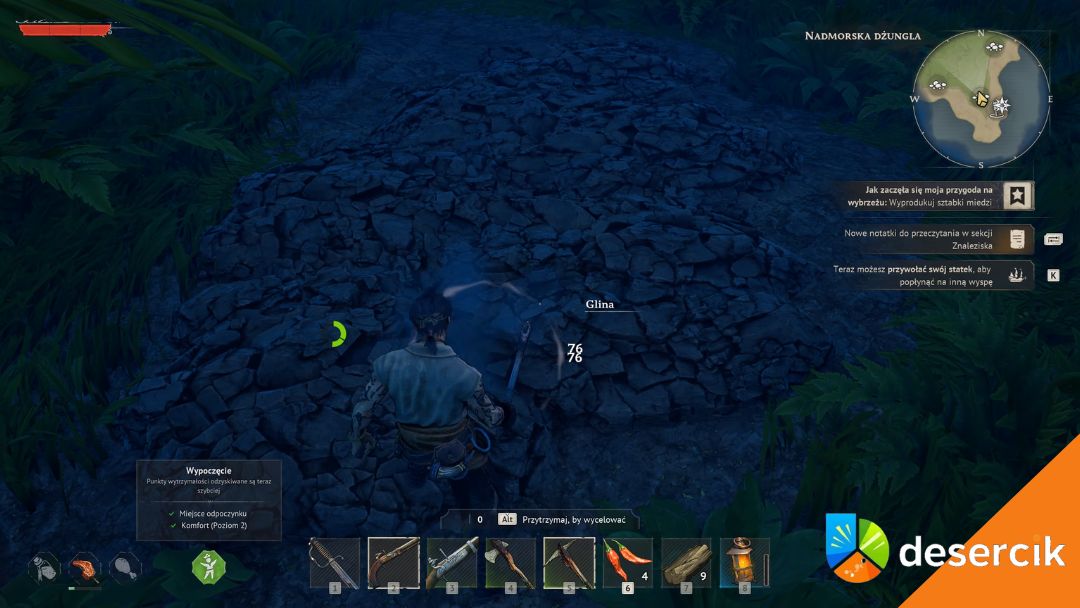Open the circular island minimap
Screen dimensions: 1080x608
[981, 98]
